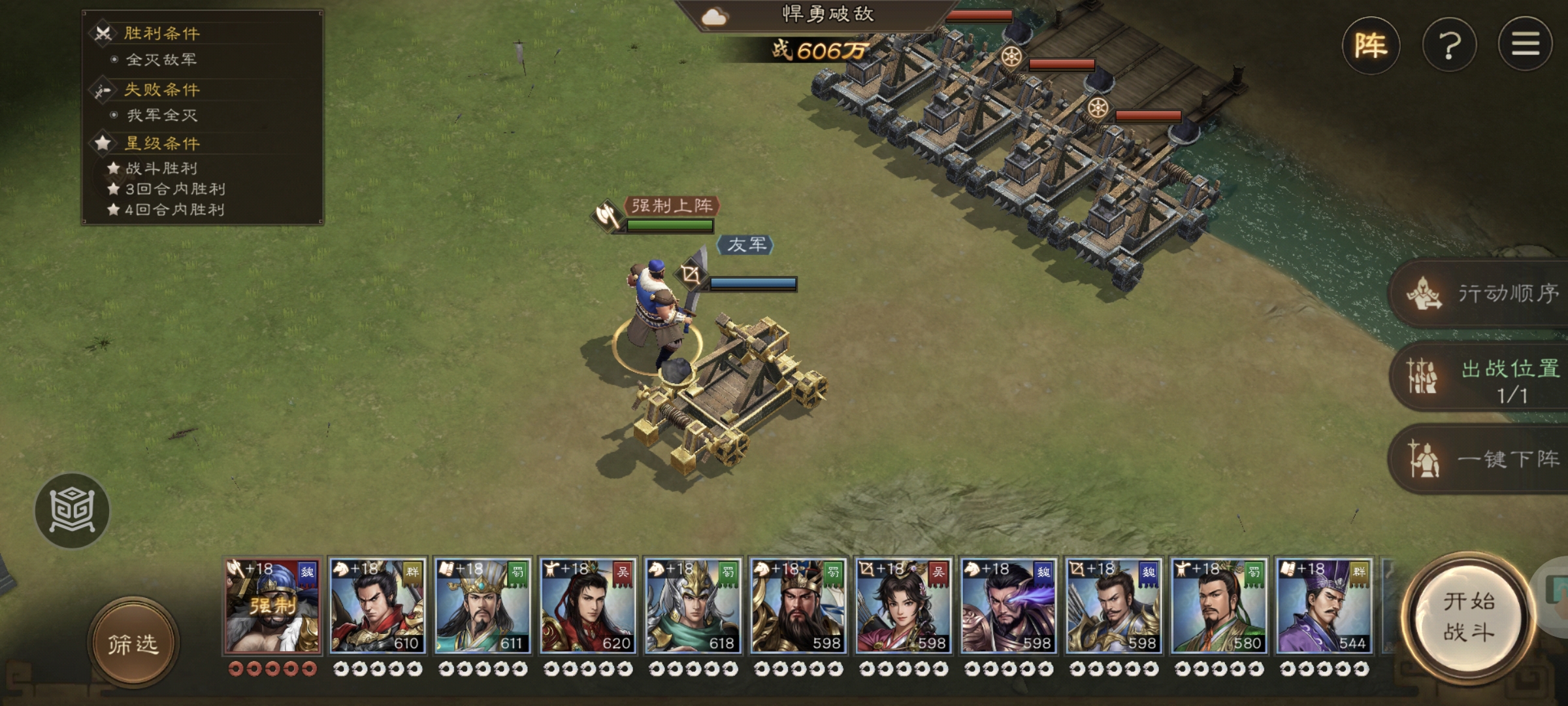Open the hamburger main menu
This screenshot has width=1568, height=706.
(1525, 44)
